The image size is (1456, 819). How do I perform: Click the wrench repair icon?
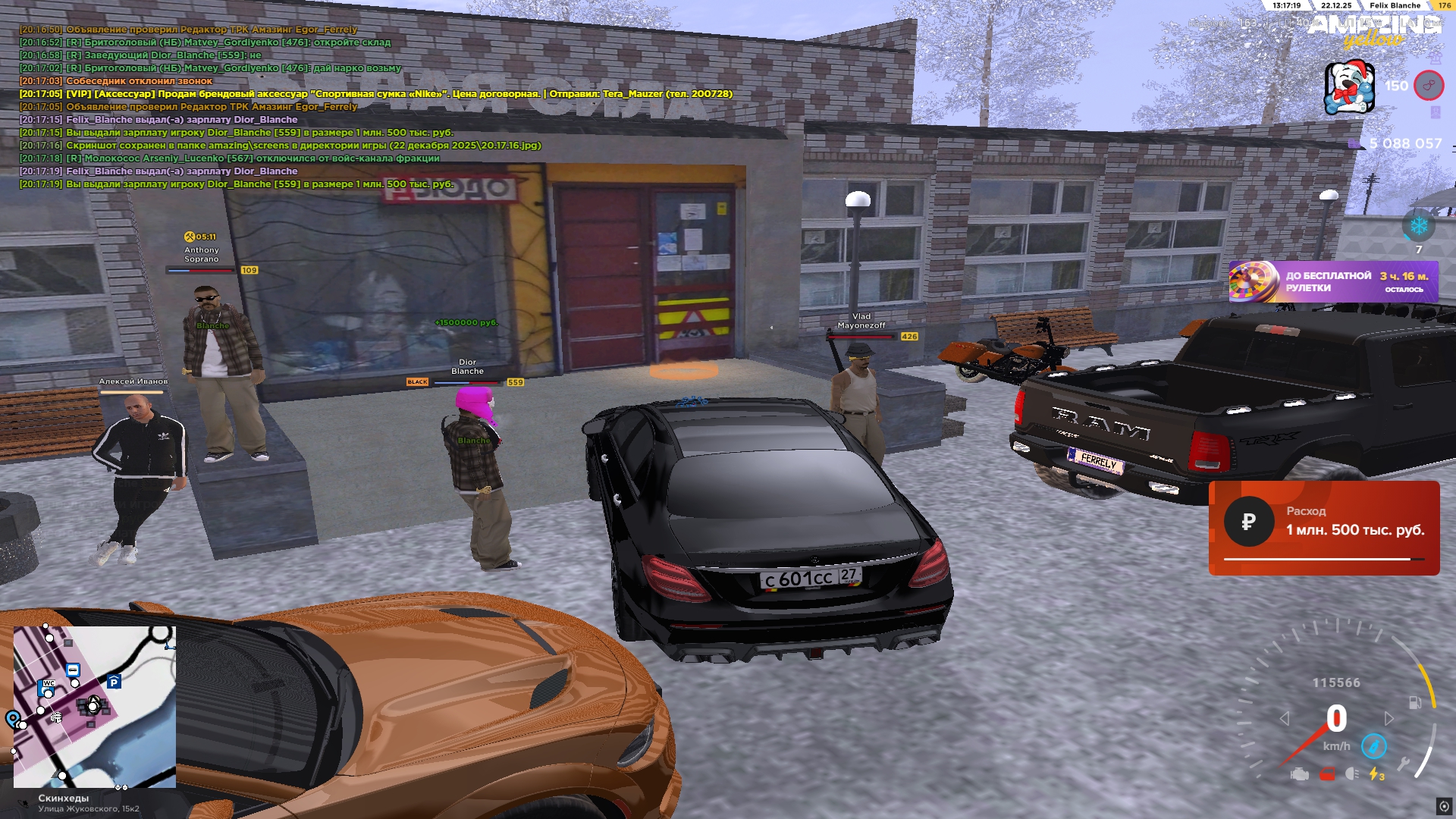click(1404, 764)
